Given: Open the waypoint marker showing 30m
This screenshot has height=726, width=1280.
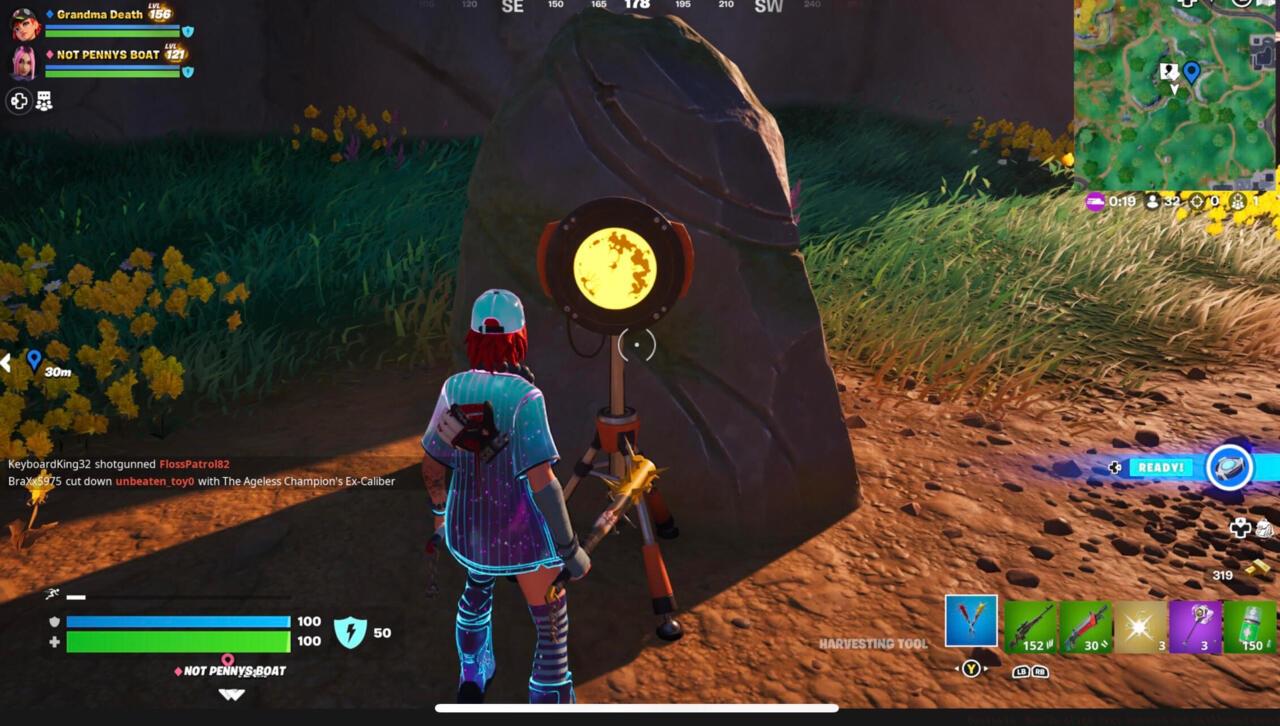Looking at the screenshot, I should click(33, 362).
